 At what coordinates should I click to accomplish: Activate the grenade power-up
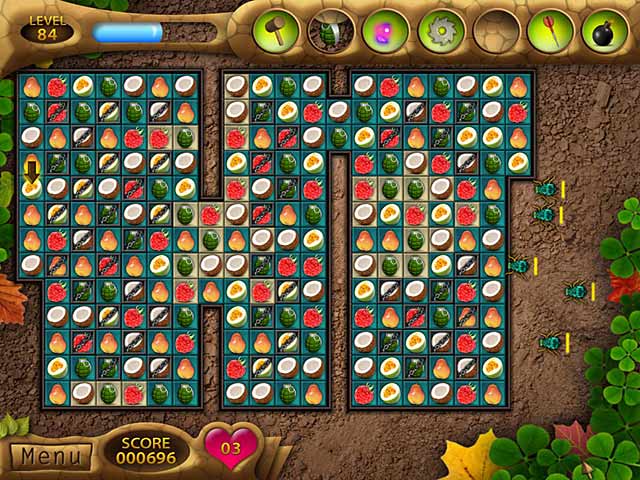(x=328, y=30)
